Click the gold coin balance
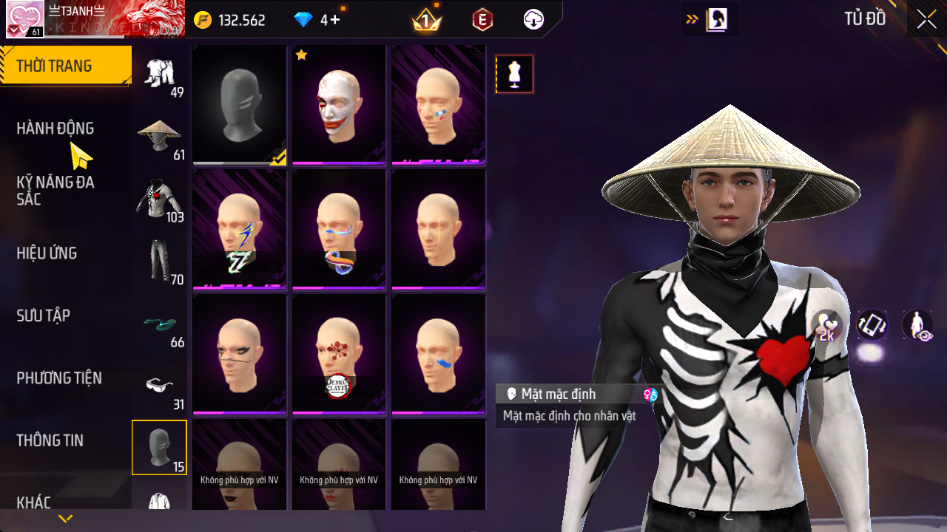The height and width of the screenshot is (532, 947). click(231, 19)
